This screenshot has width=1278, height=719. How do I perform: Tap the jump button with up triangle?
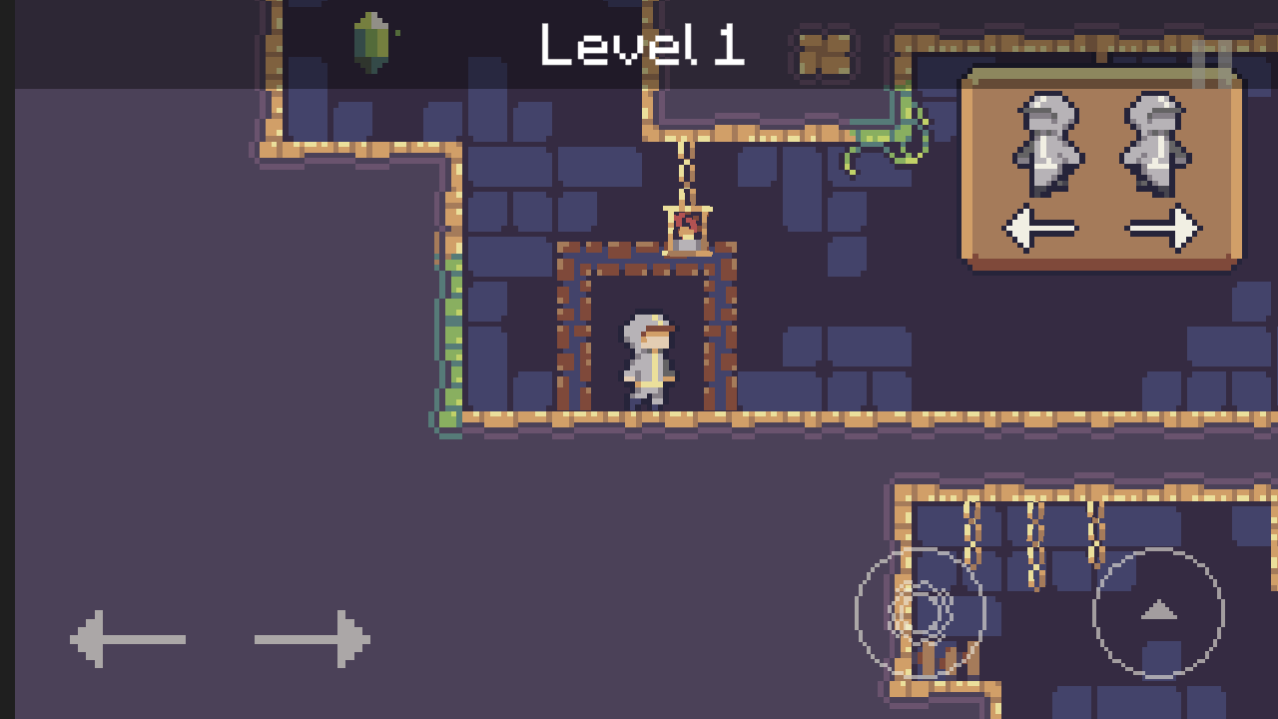click(1158, 612)
